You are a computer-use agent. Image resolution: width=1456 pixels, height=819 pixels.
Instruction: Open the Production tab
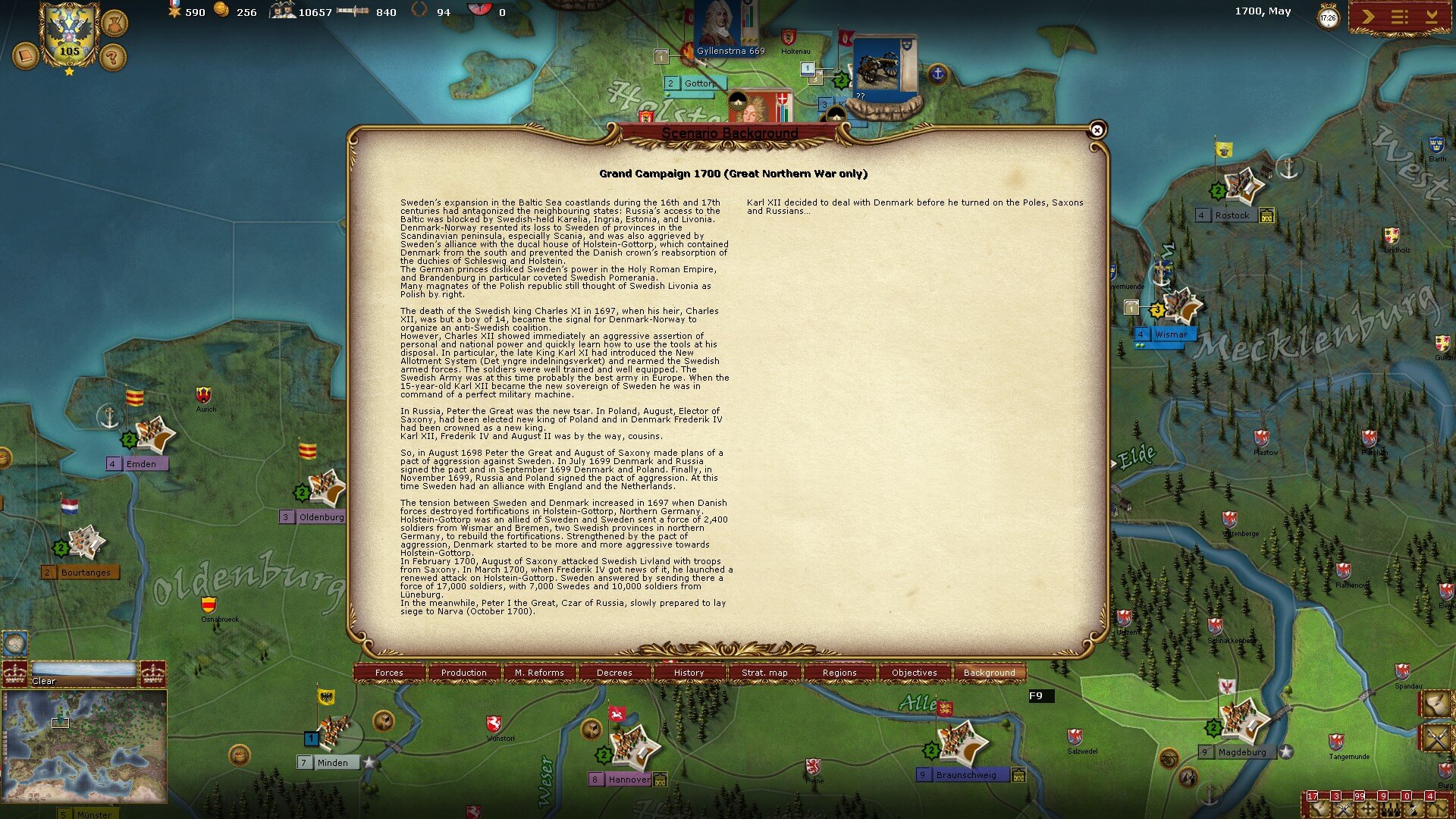(464, 673)
